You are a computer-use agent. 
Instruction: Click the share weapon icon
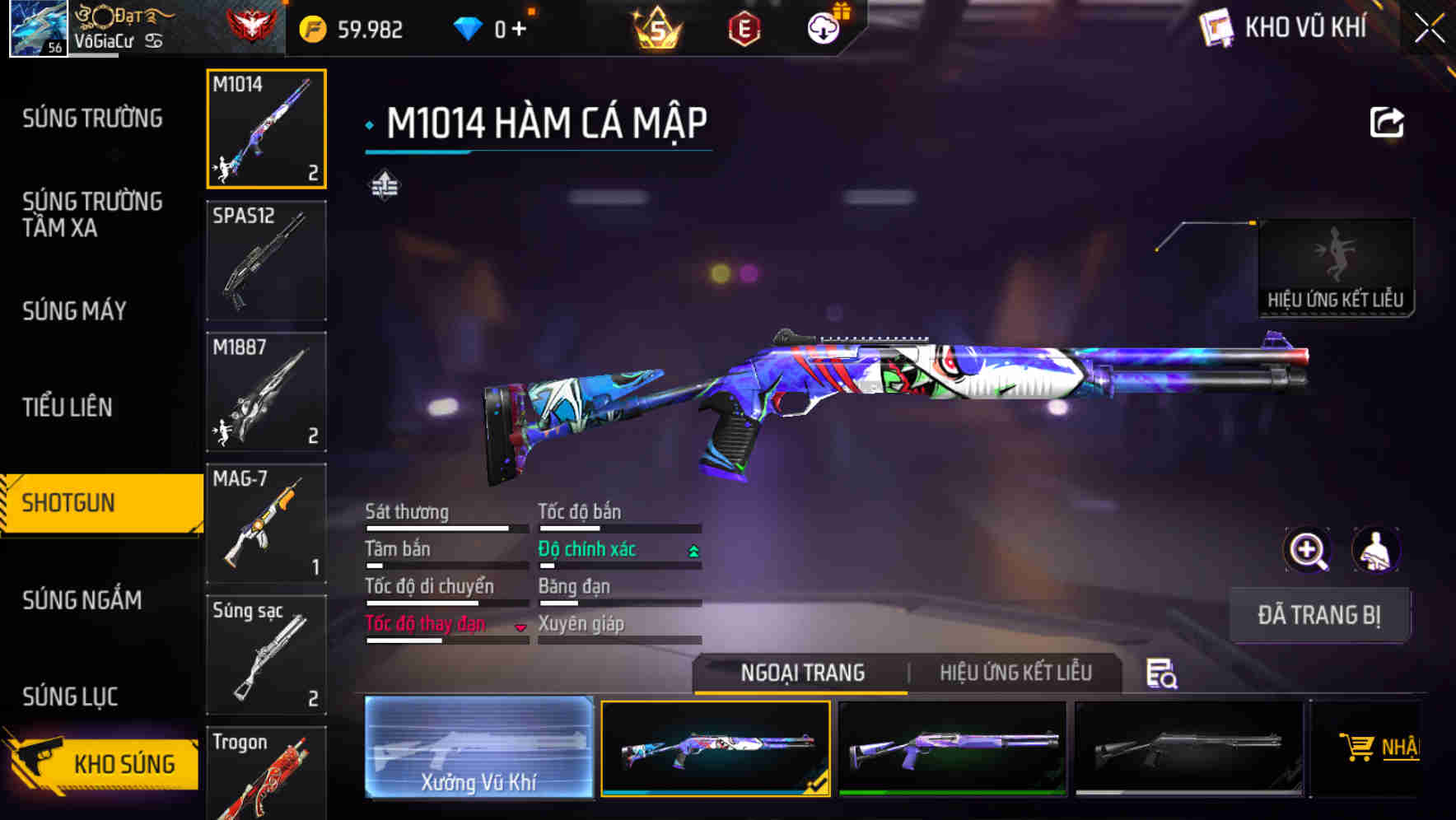(1387, 122)
